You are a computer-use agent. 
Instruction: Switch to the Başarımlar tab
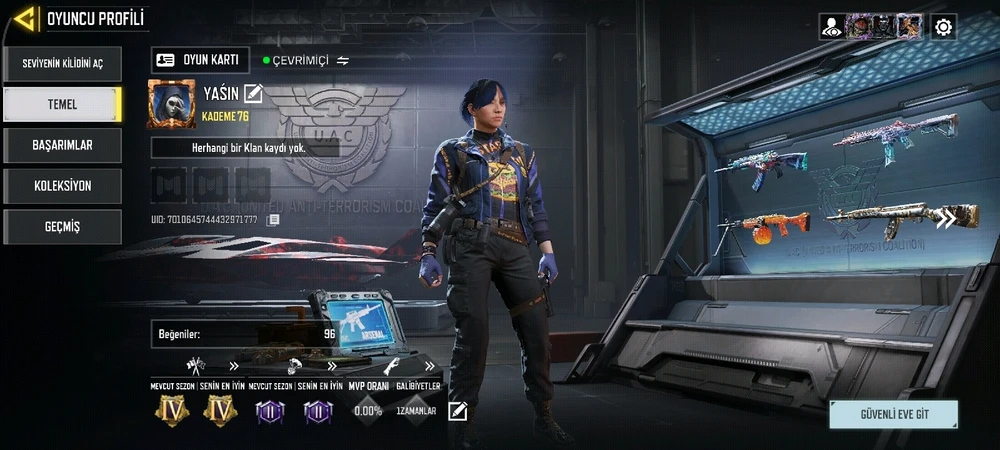[62, 145]
